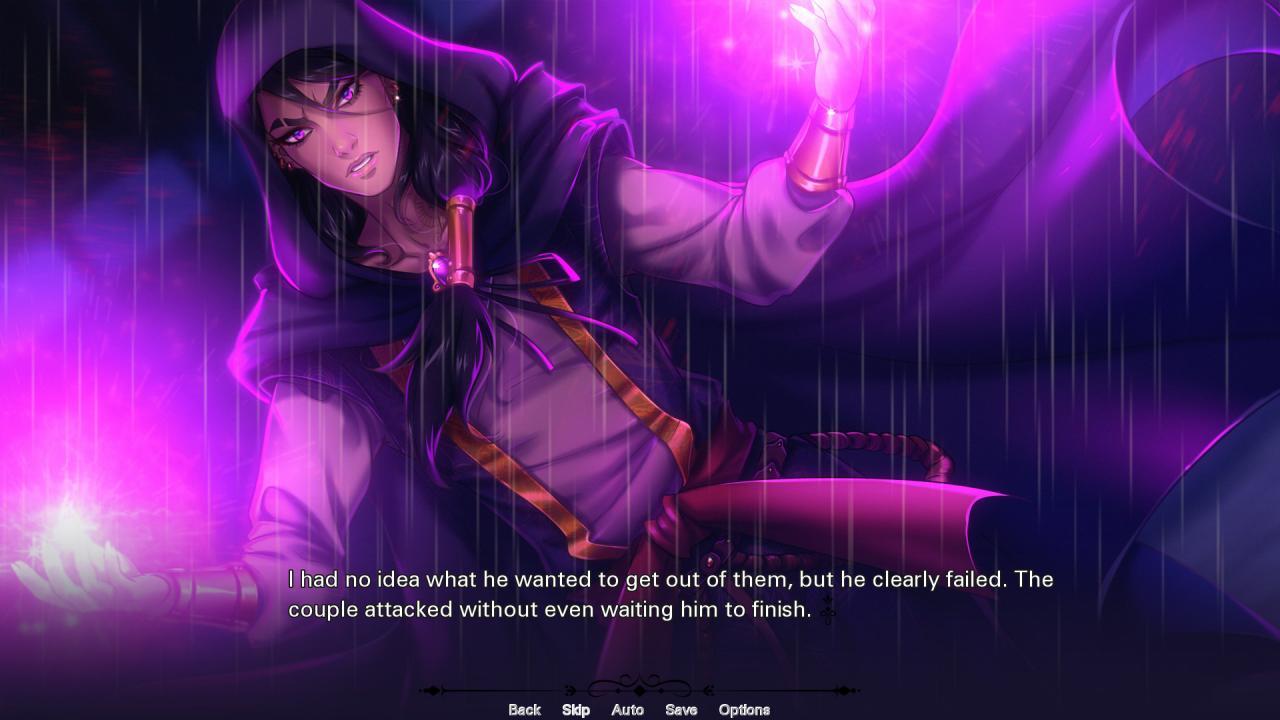The height and width of the screenshot is (720, 1280).
Task: Select Back to review previous line
Action: (524, 709)
